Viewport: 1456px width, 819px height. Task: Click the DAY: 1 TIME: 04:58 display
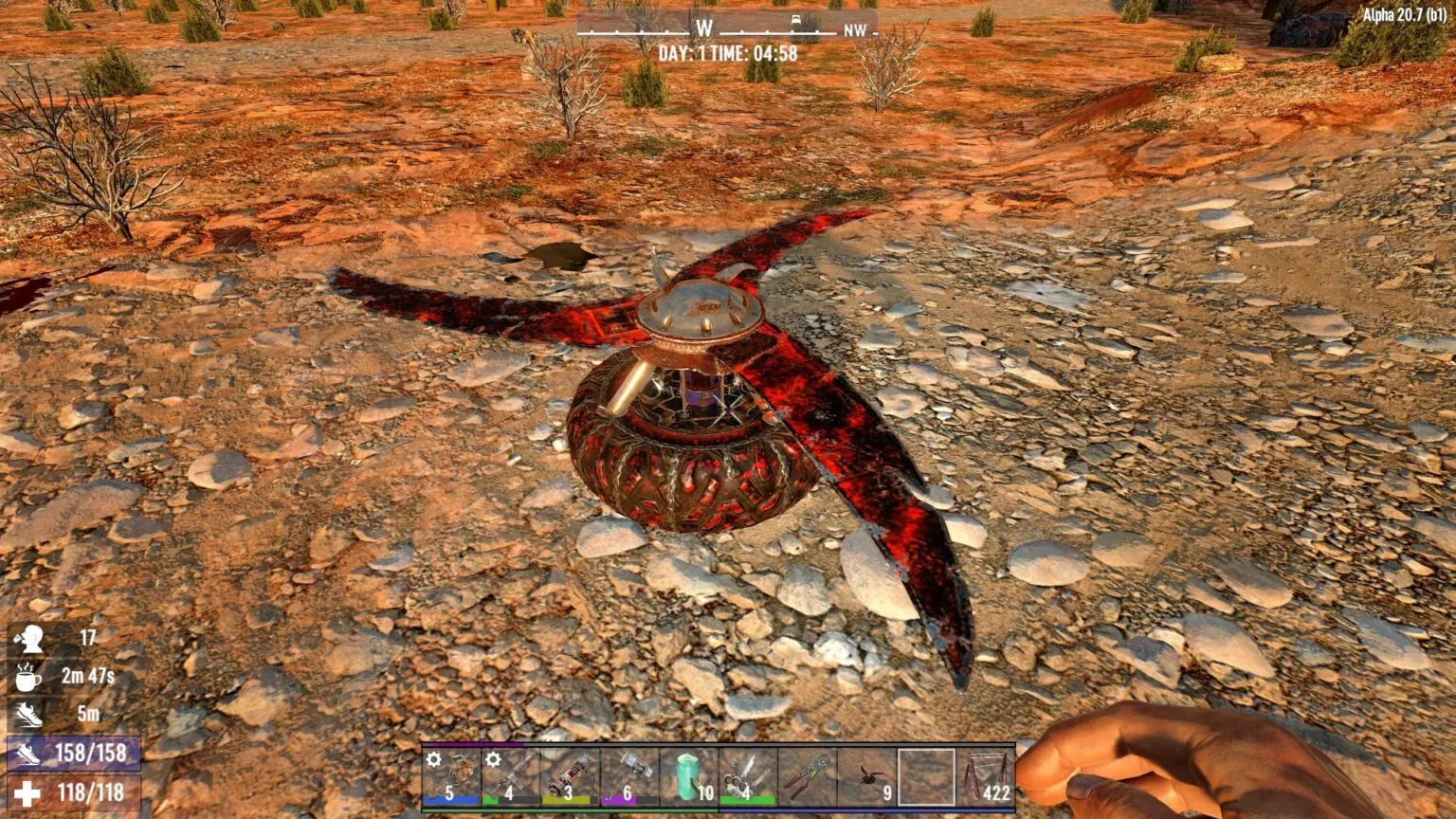coord(729,52)
